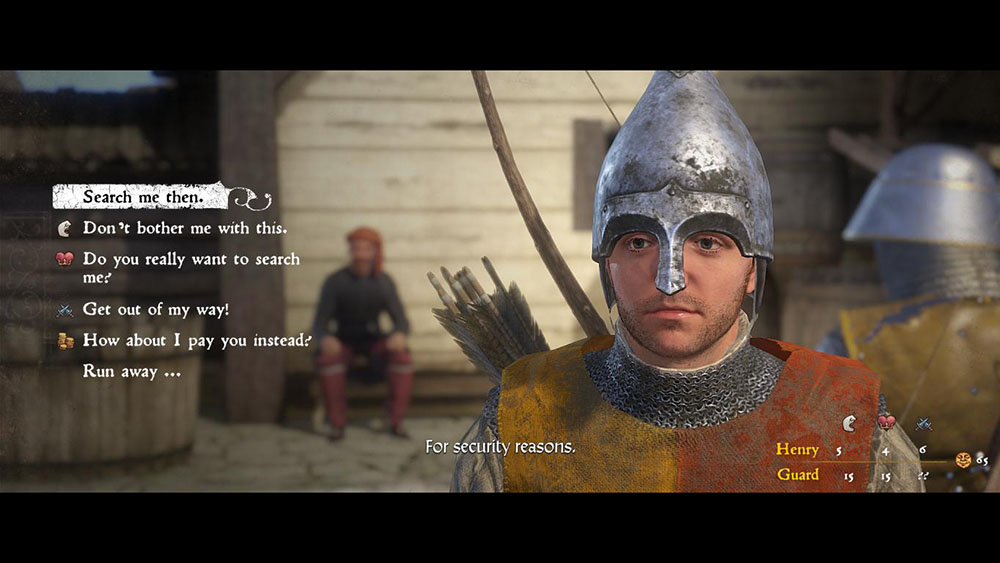
Task: Choose "Get out of my way!" response
Action: 155,309
